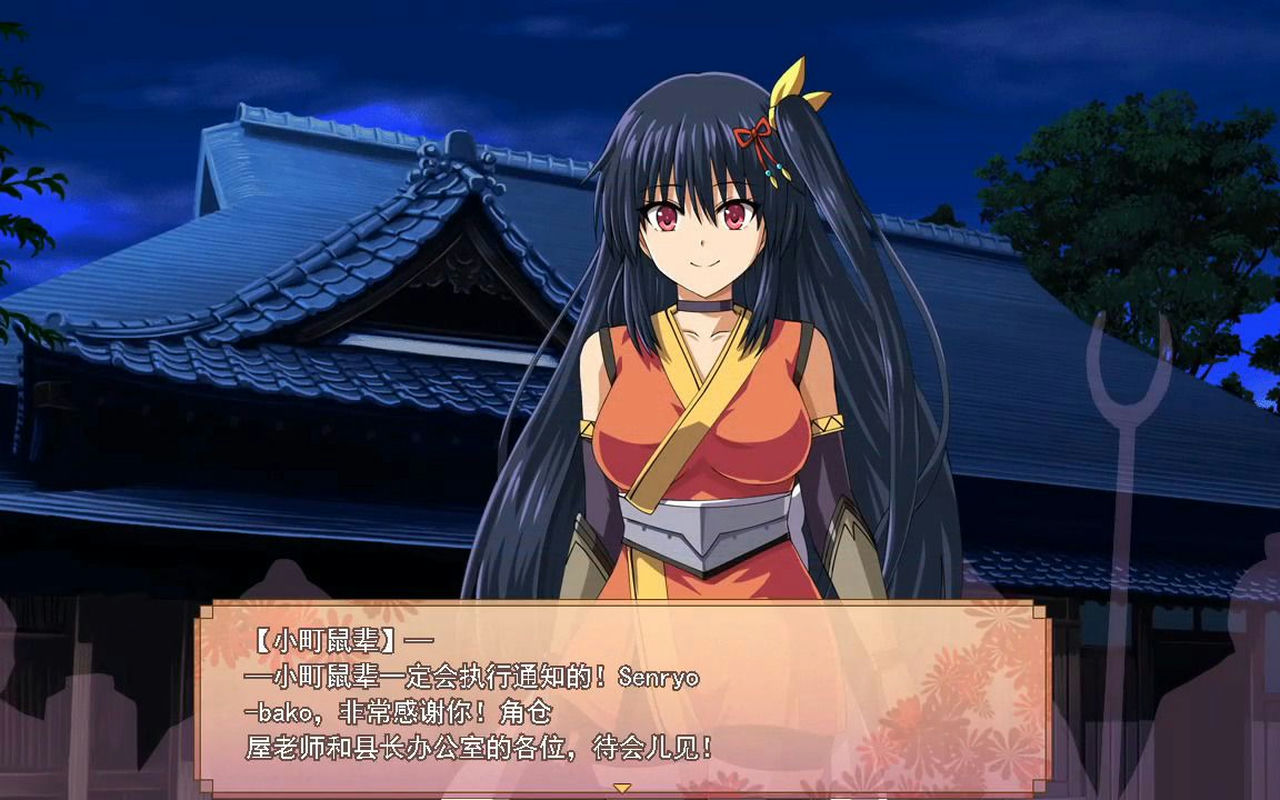Click the girl's red hair accessory

(758, 130)
